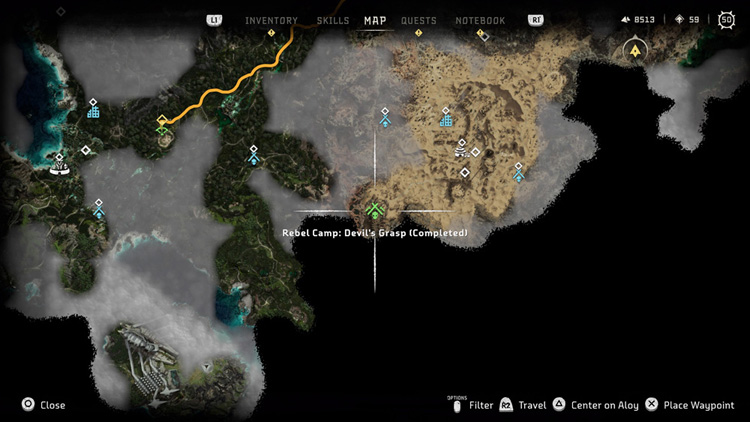Show the Notebook tab
Image resolution: width=750 pixels, height=422 pixels.
pos(480,20)
